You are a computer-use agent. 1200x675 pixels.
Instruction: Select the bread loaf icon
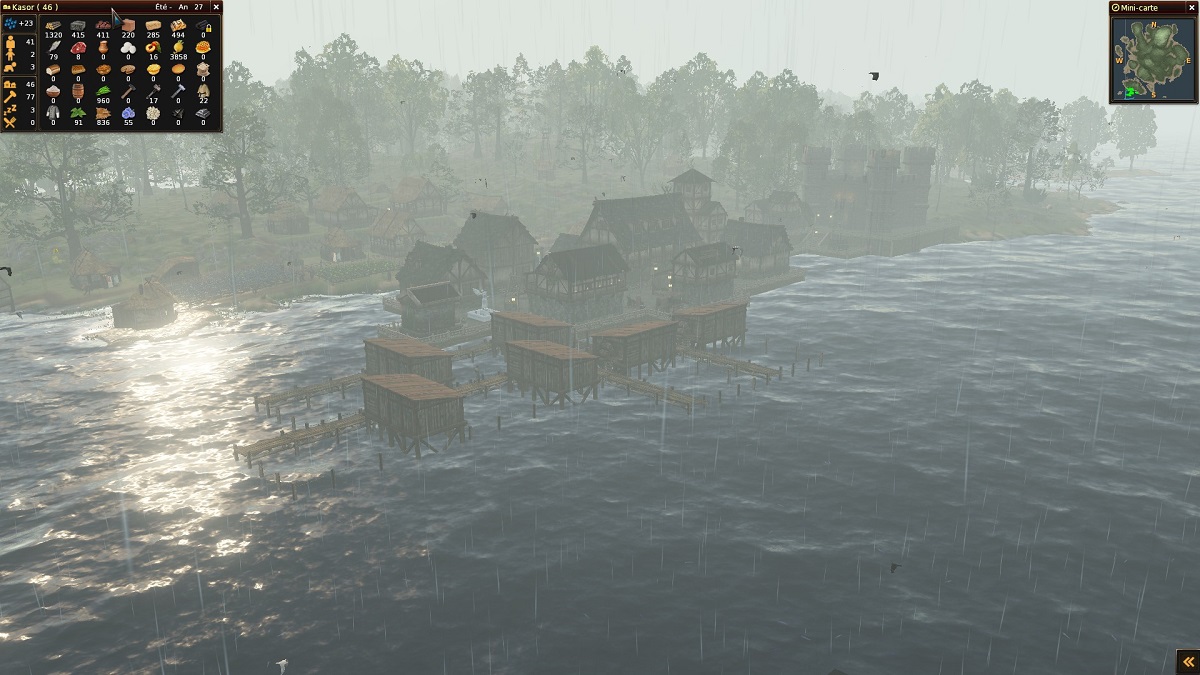click(53, 68)
